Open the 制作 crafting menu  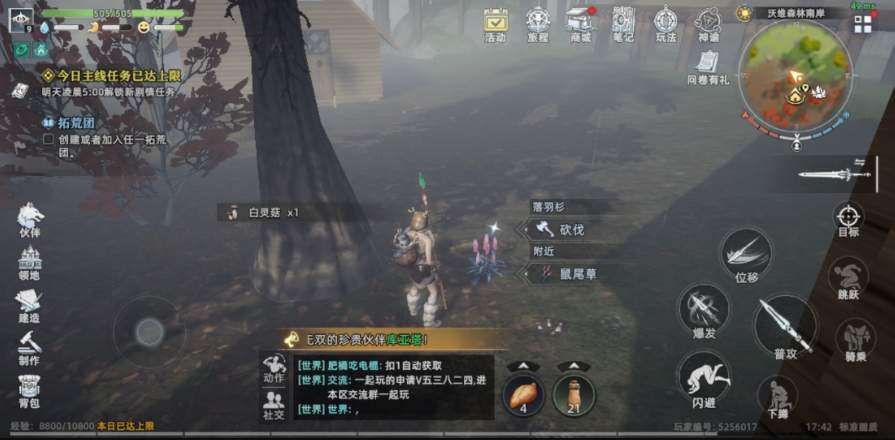(x=29, y=346)
